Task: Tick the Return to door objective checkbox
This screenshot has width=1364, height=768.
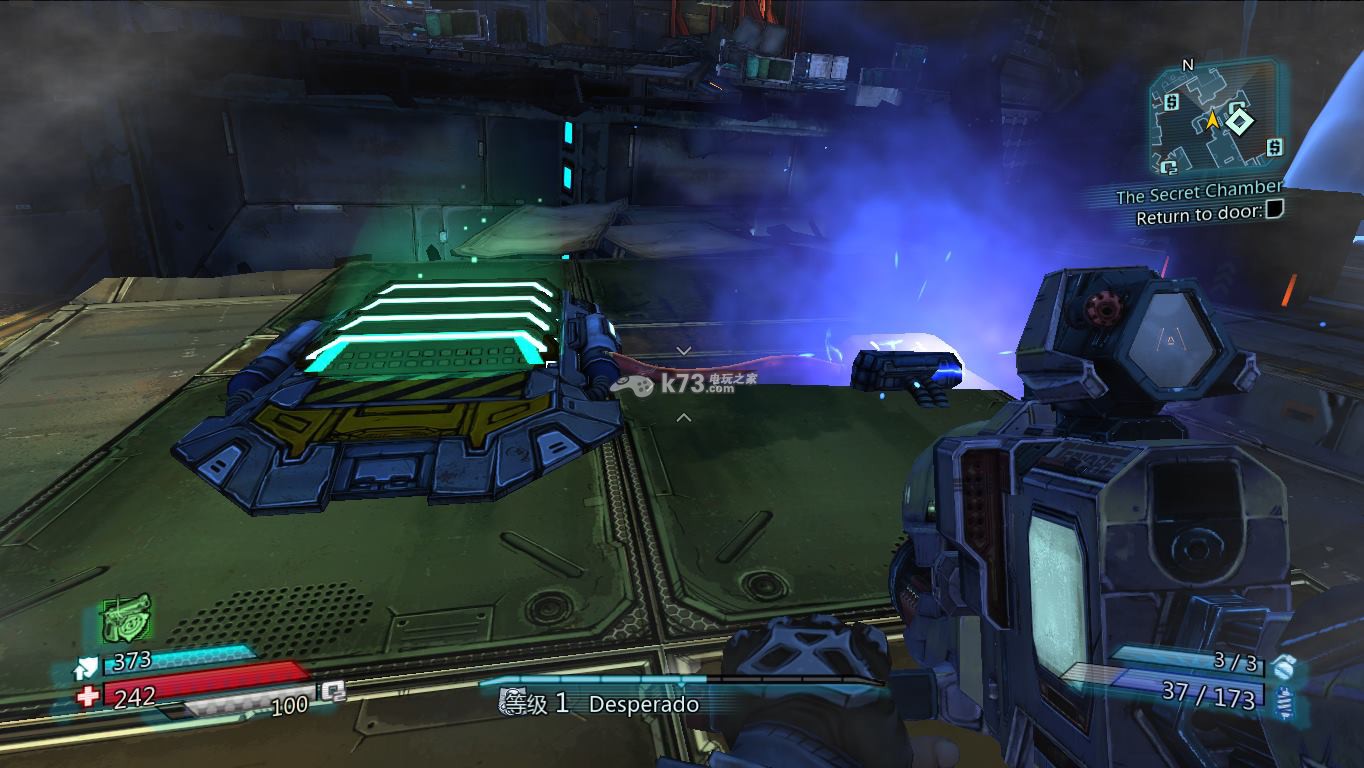Action: click(1273, 211)
